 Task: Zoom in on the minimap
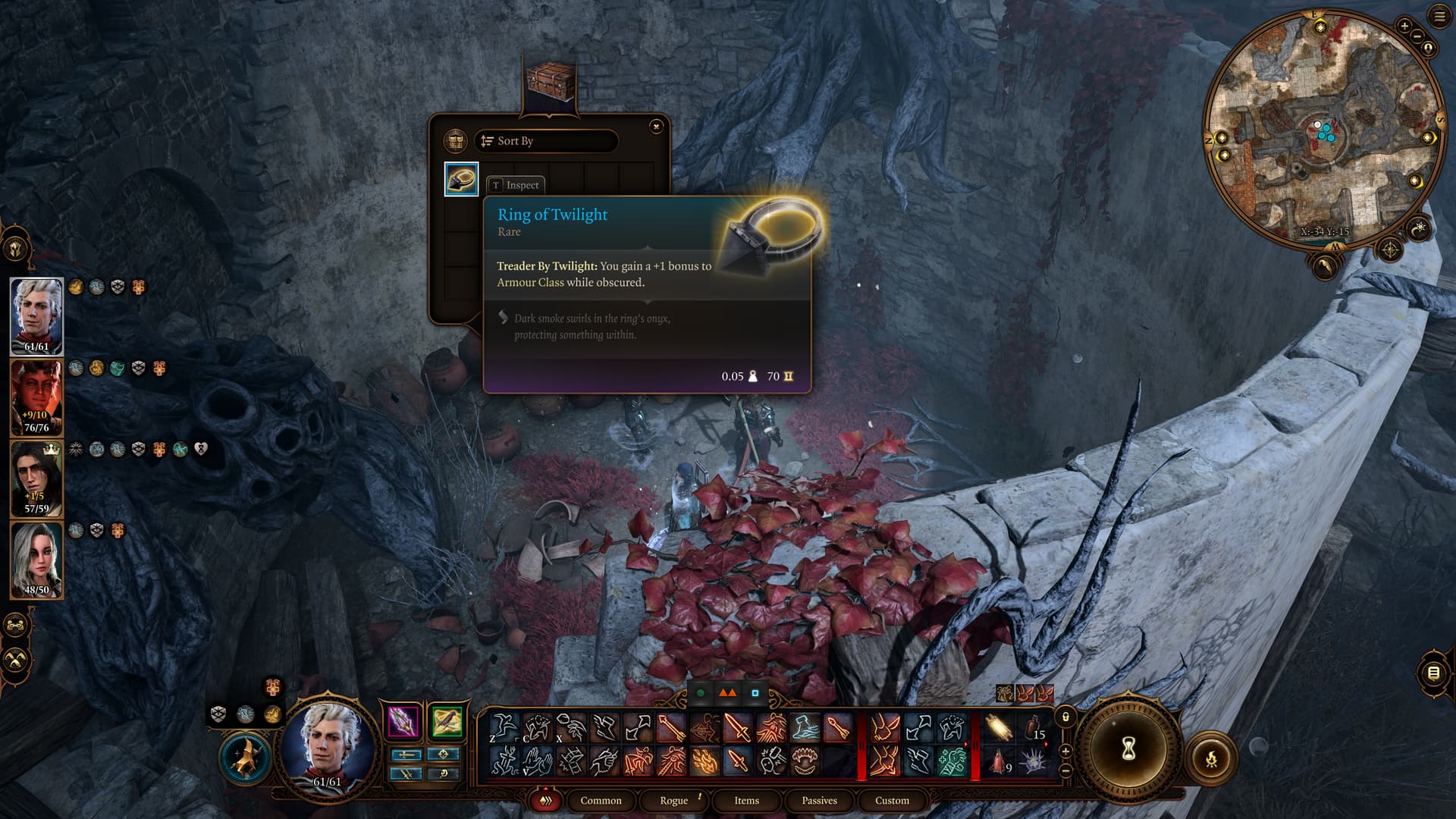[1404, 26]
